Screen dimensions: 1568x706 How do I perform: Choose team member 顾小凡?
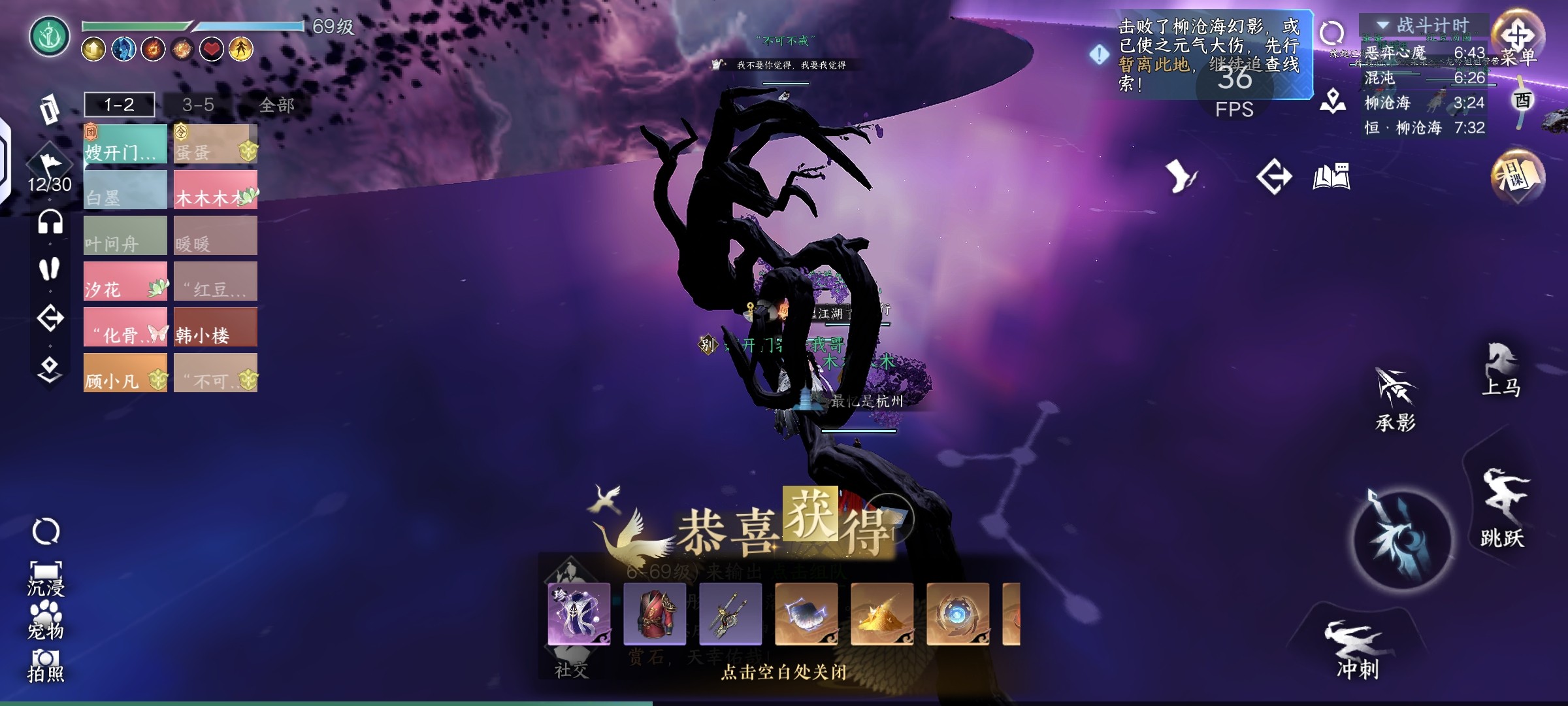(125, 373)
